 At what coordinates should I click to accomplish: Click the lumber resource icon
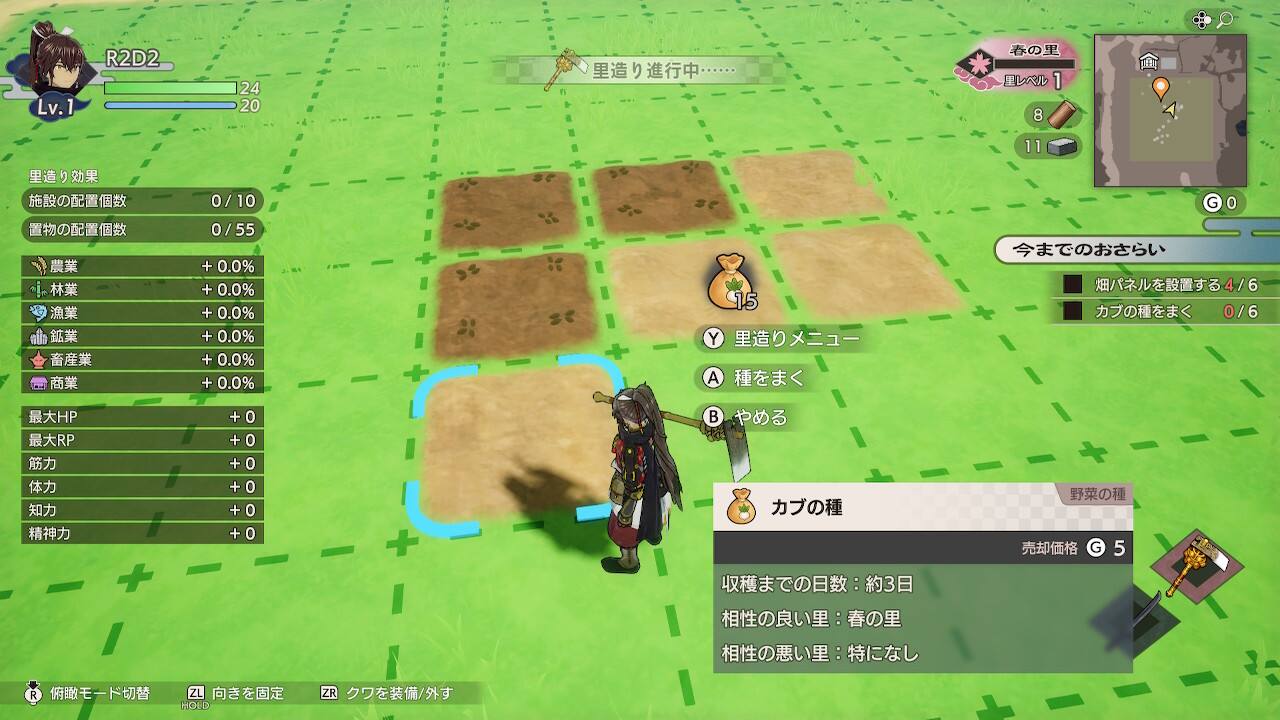[x=1067, y=115]
